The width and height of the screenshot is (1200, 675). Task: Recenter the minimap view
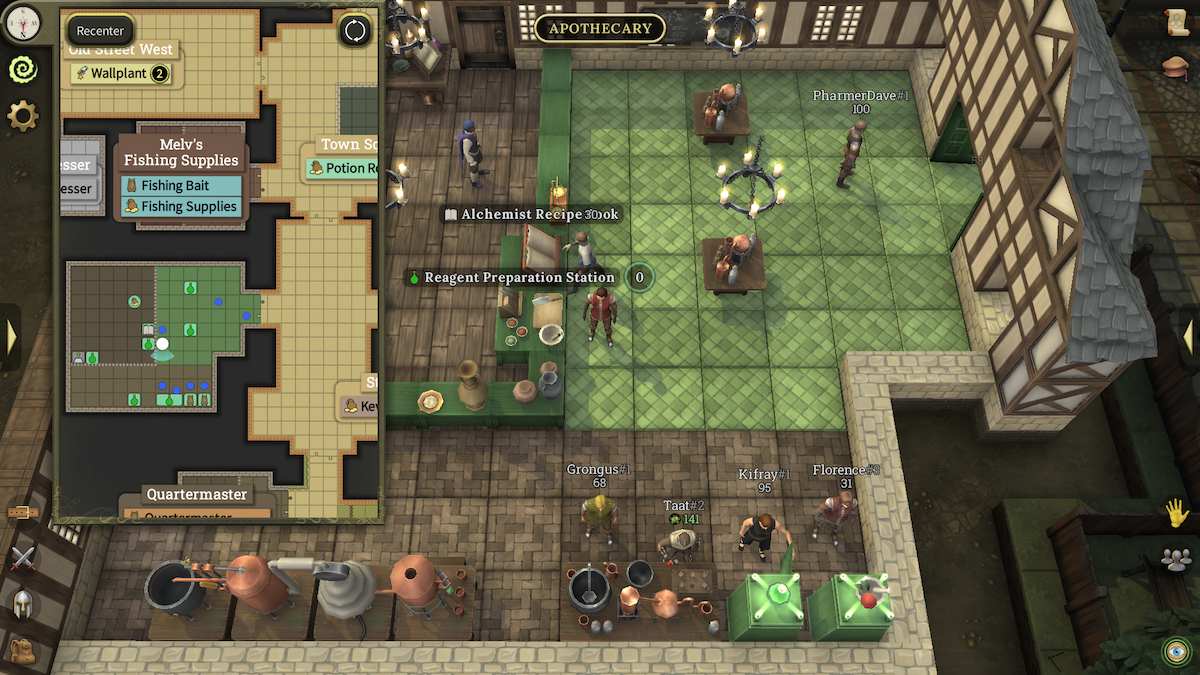pyautogui.click(x=100, y=31)
